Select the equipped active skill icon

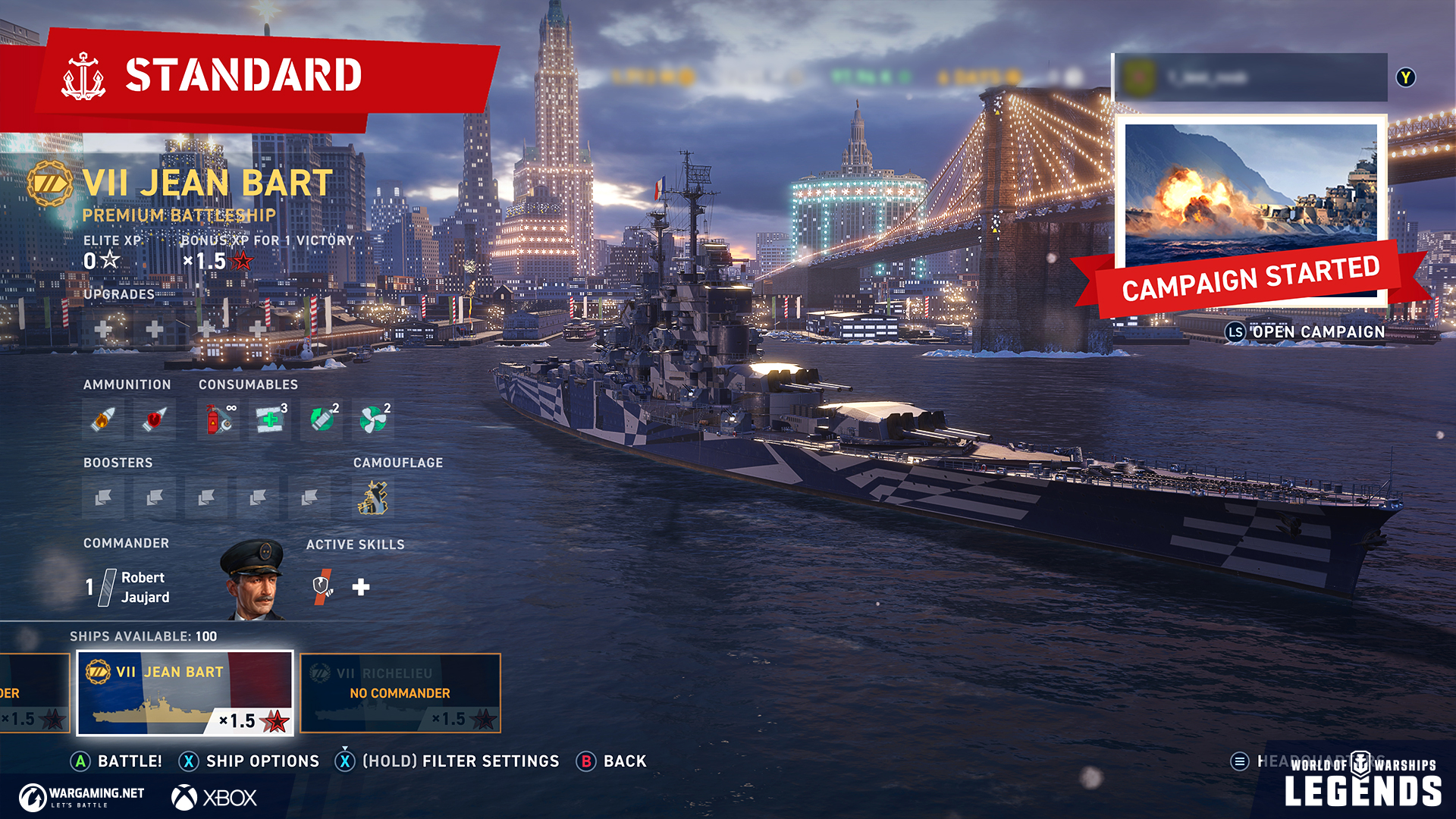coord(323,586)
